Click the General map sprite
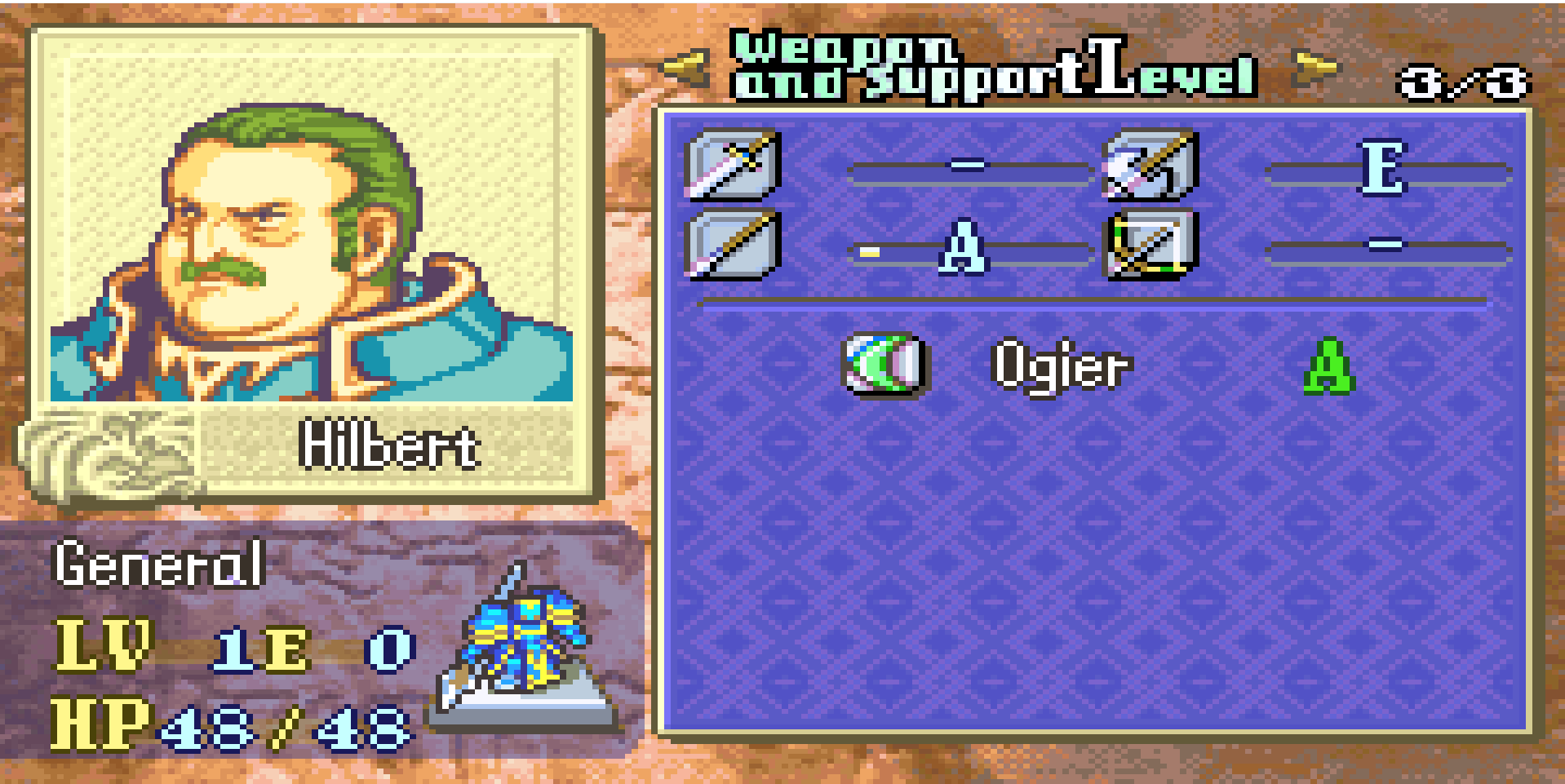 point(522,644)
